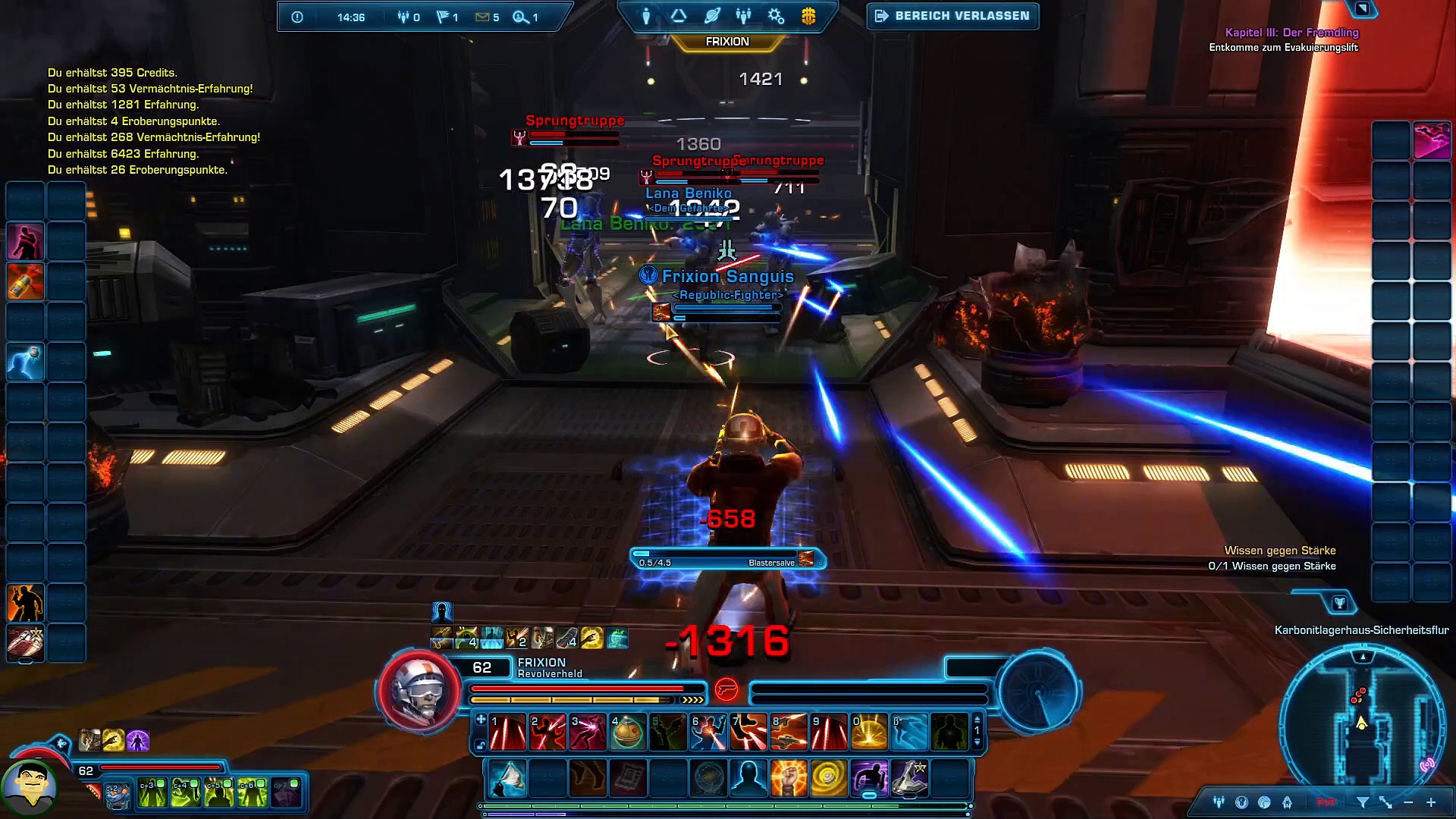Trigger the golden shield ability in slot 0
This screenshot has height=819, width=1456.
pos(869,733)
